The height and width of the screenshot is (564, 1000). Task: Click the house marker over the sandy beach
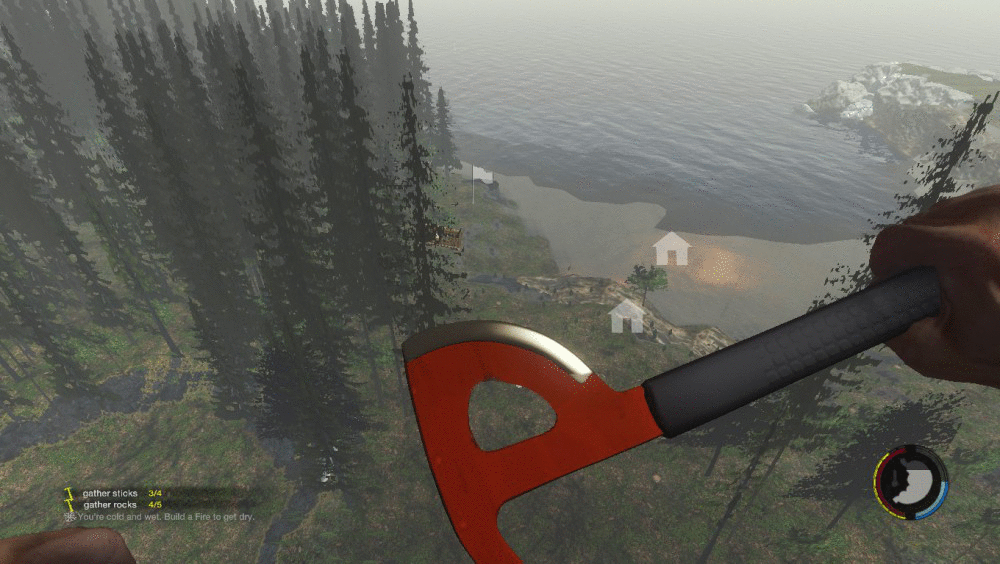(x=671, y=248)
